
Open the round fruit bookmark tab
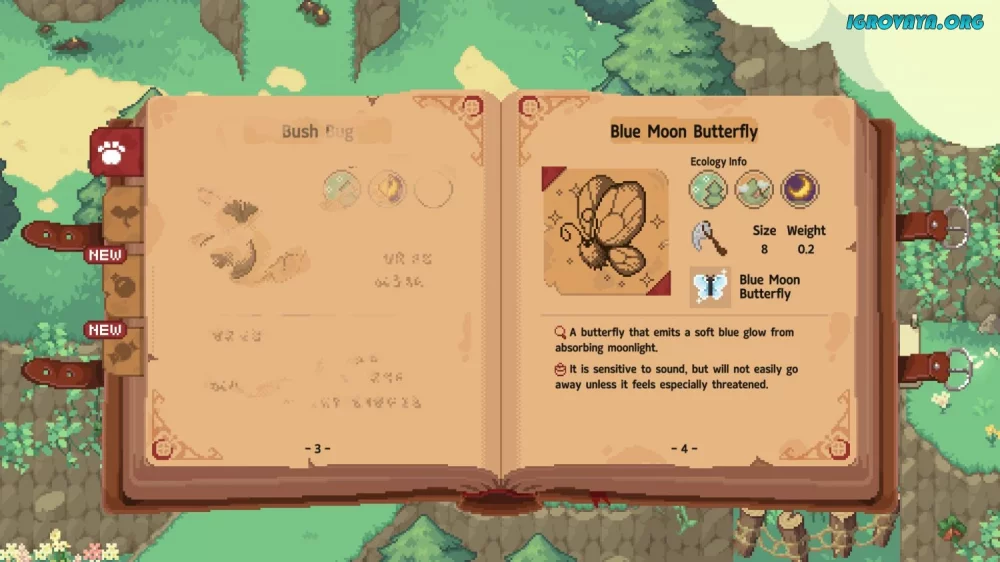pos(122,283)
